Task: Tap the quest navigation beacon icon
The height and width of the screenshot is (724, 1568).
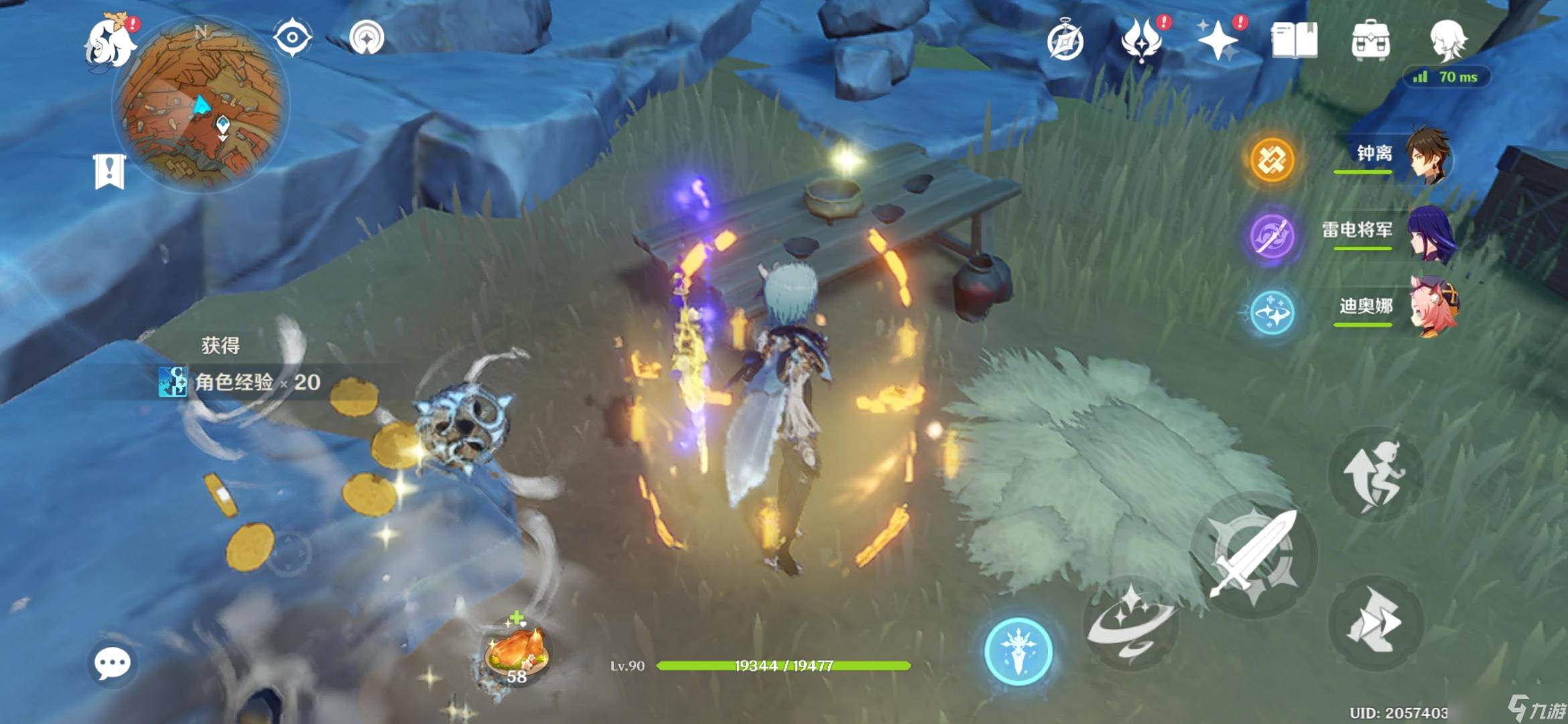Action: (367, 38)
